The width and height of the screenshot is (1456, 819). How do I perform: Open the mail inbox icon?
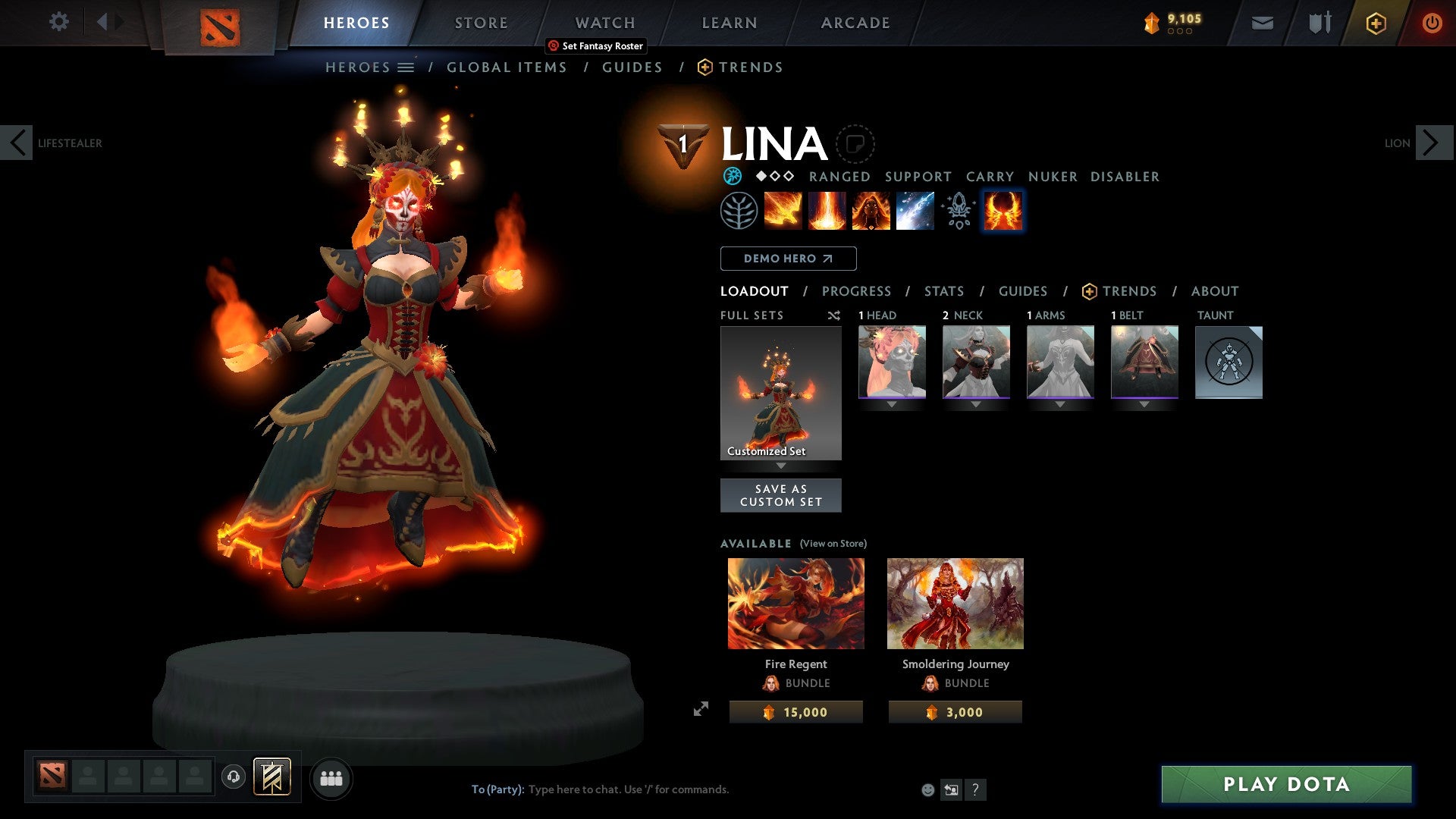pos(1262,22)
